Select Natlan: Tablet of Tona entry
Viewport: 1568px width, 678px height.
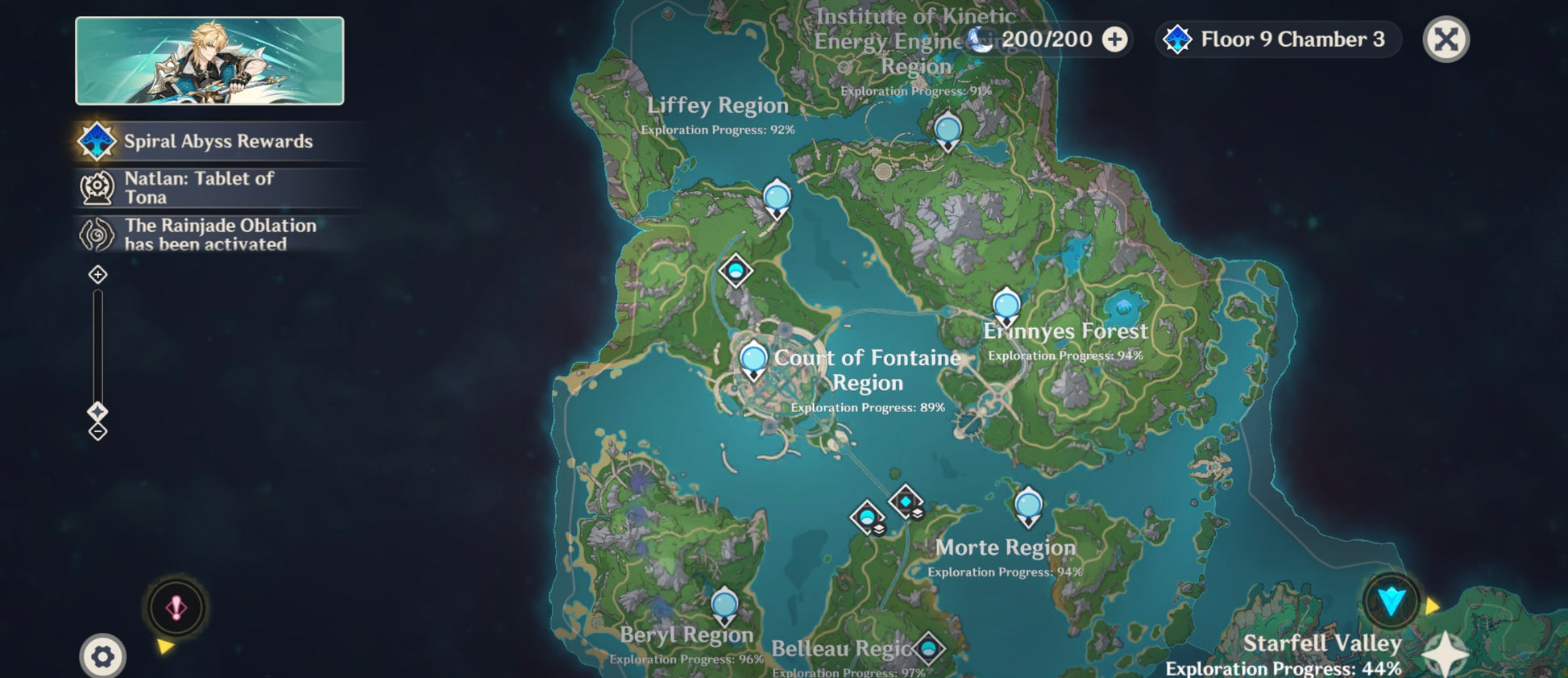199,188
